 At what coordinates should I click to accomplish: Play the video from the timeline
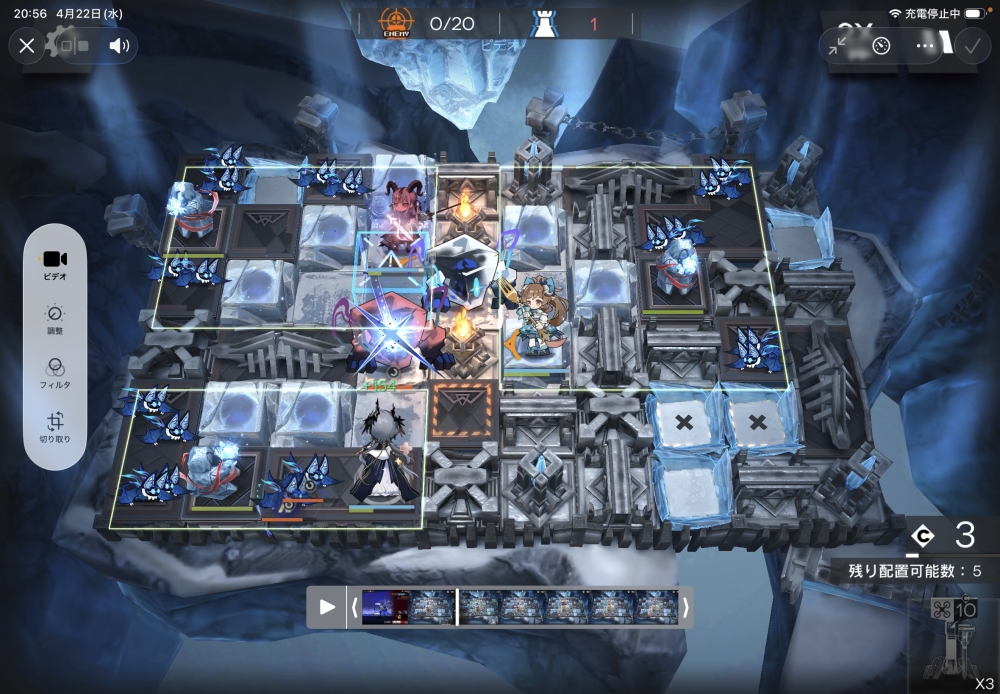327,607
